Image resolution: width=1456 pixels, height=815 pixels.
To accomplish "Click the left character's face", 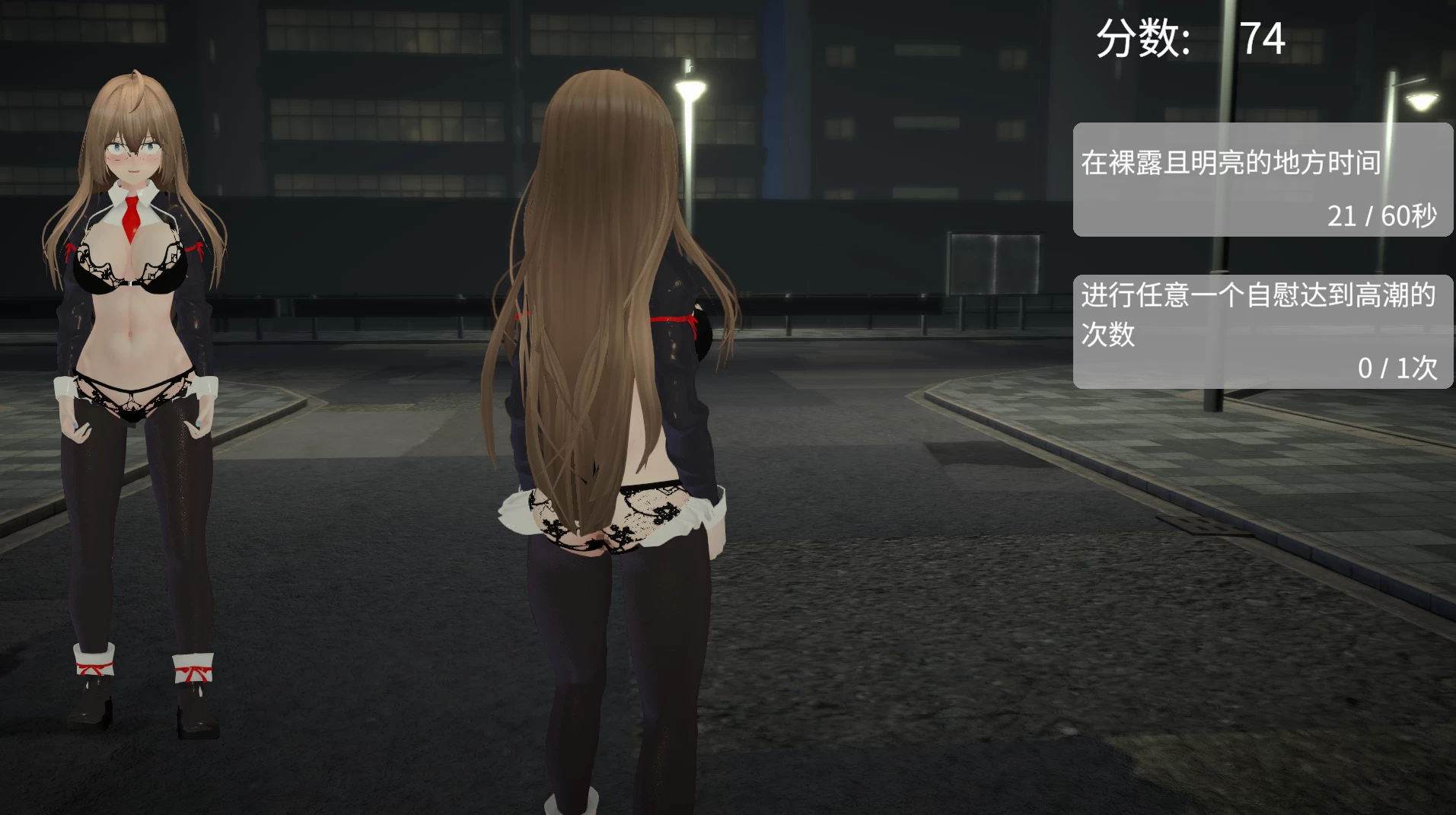I will 133,152.
